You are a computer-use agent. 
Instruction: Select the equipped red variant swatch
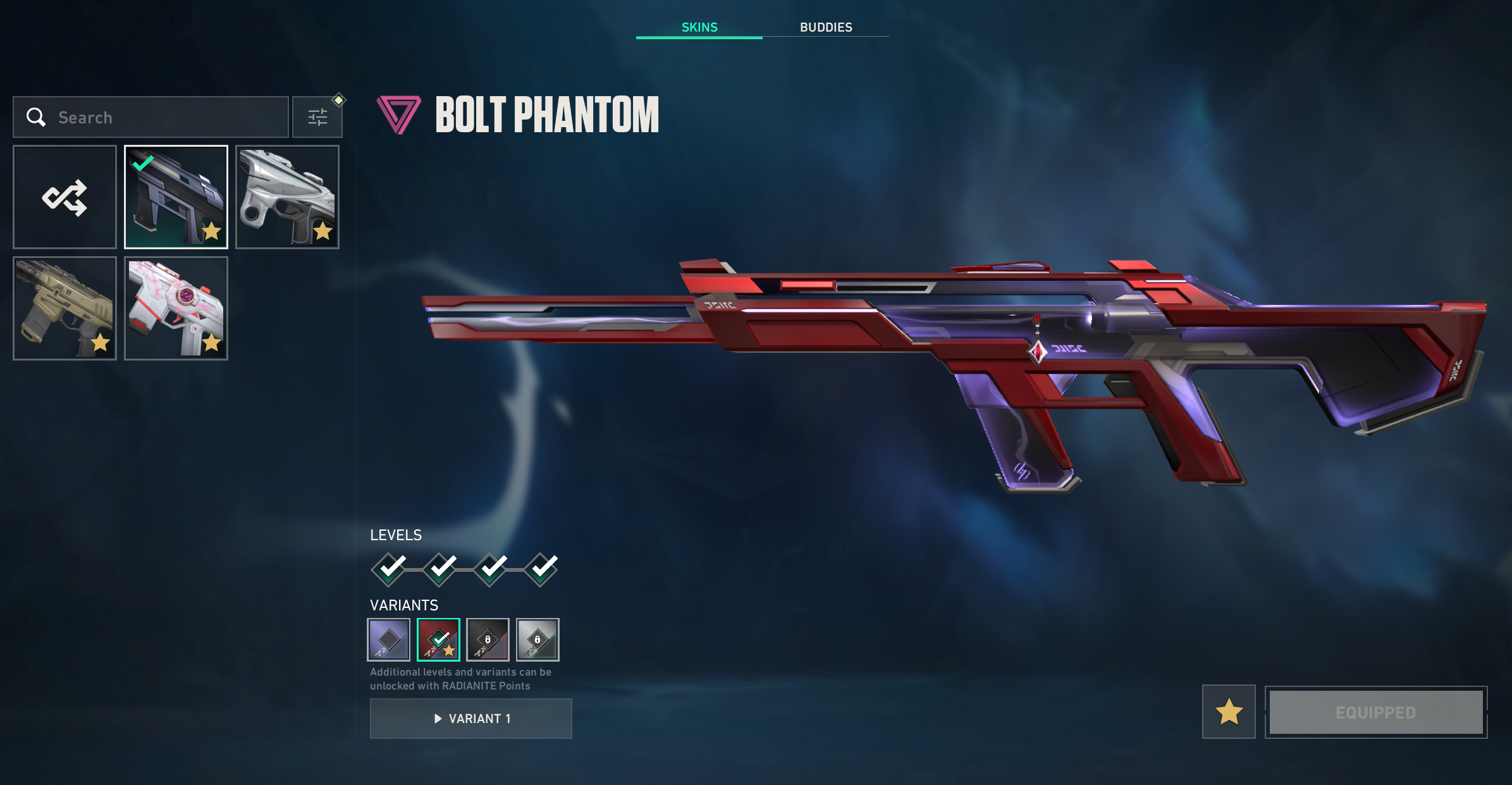click(438, 640)
